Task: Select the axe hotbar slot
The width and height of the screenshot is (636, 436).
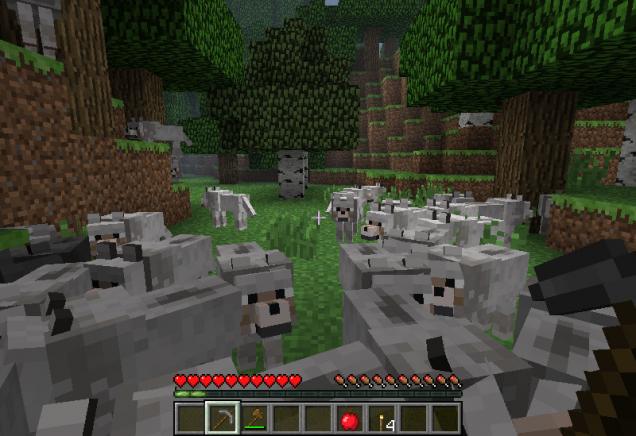Action: [x=254, y=418]
